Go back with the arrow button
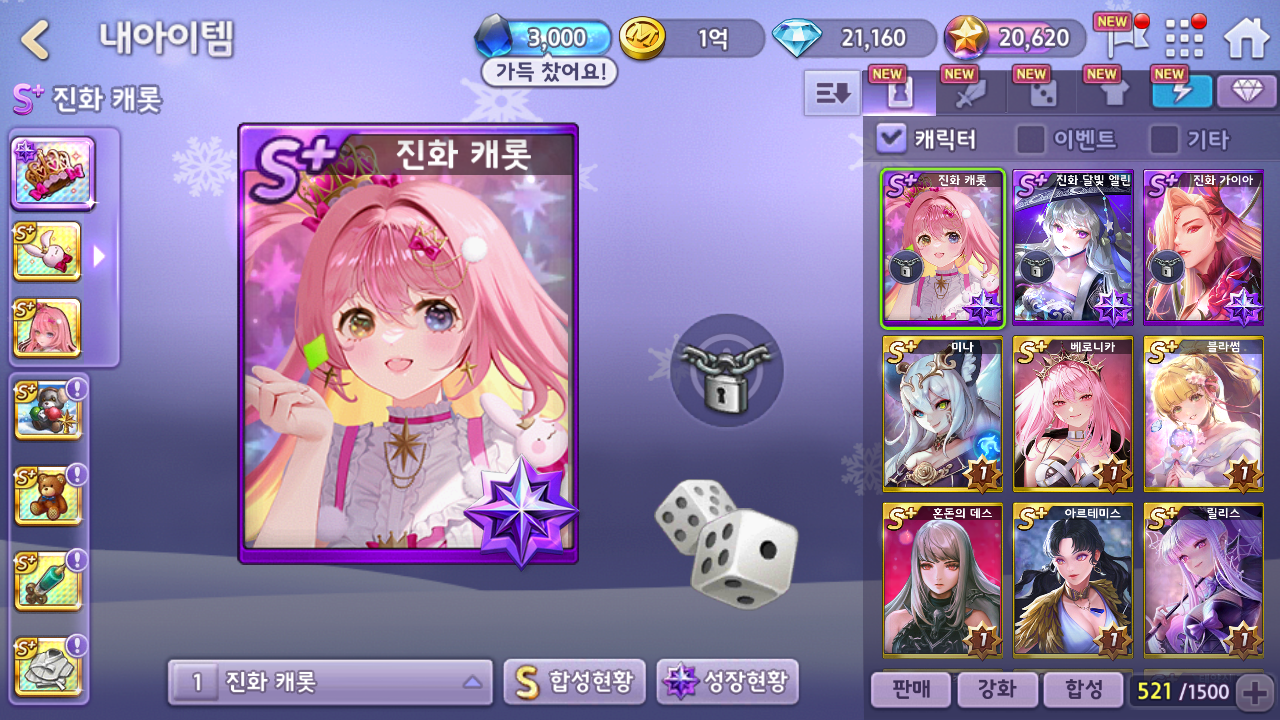The height and width of the screenshot is (720, 1280). click(x=36, y=39)
